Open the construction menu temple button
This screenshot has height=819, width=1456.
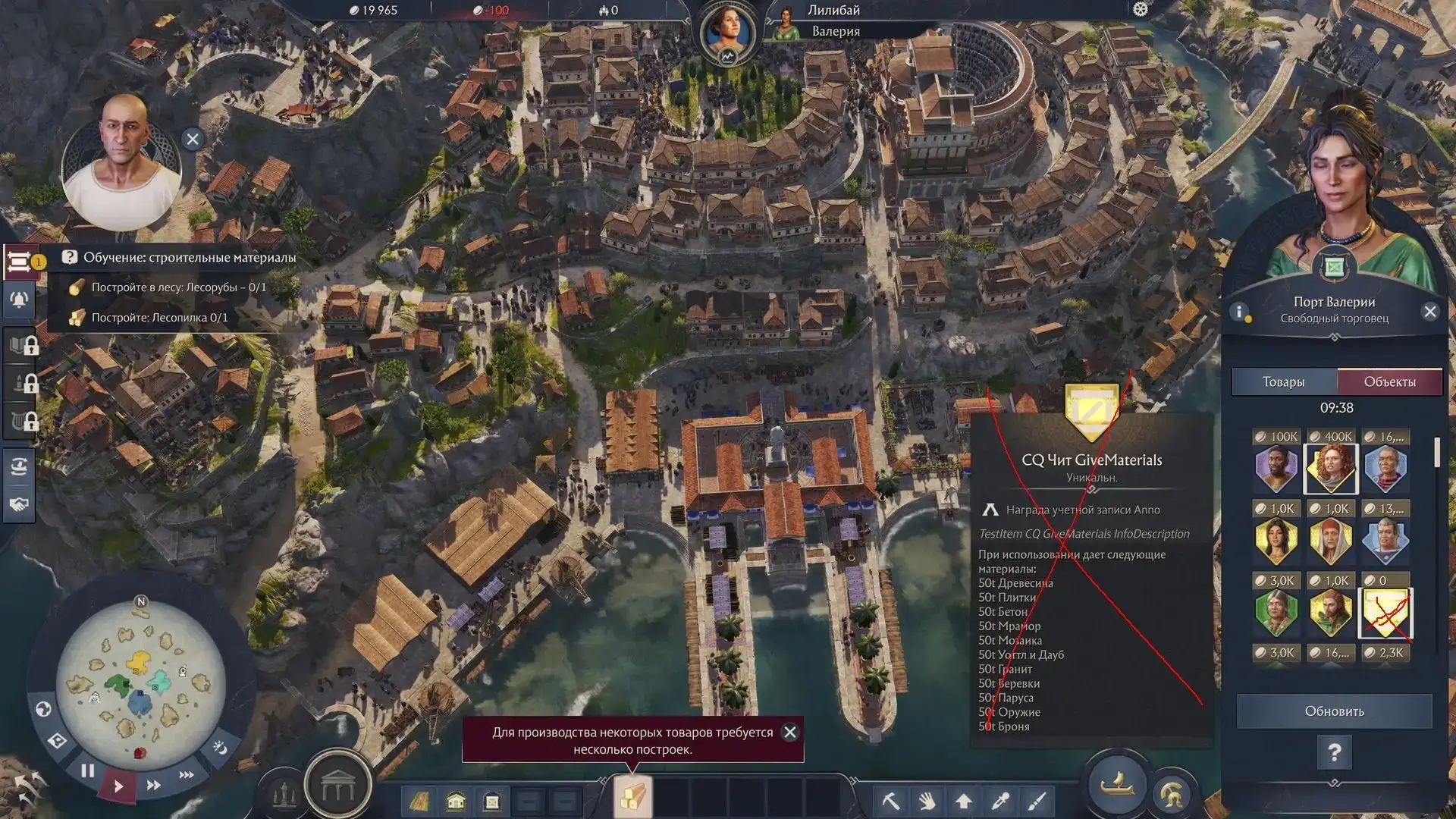click(x=337, y=789)
